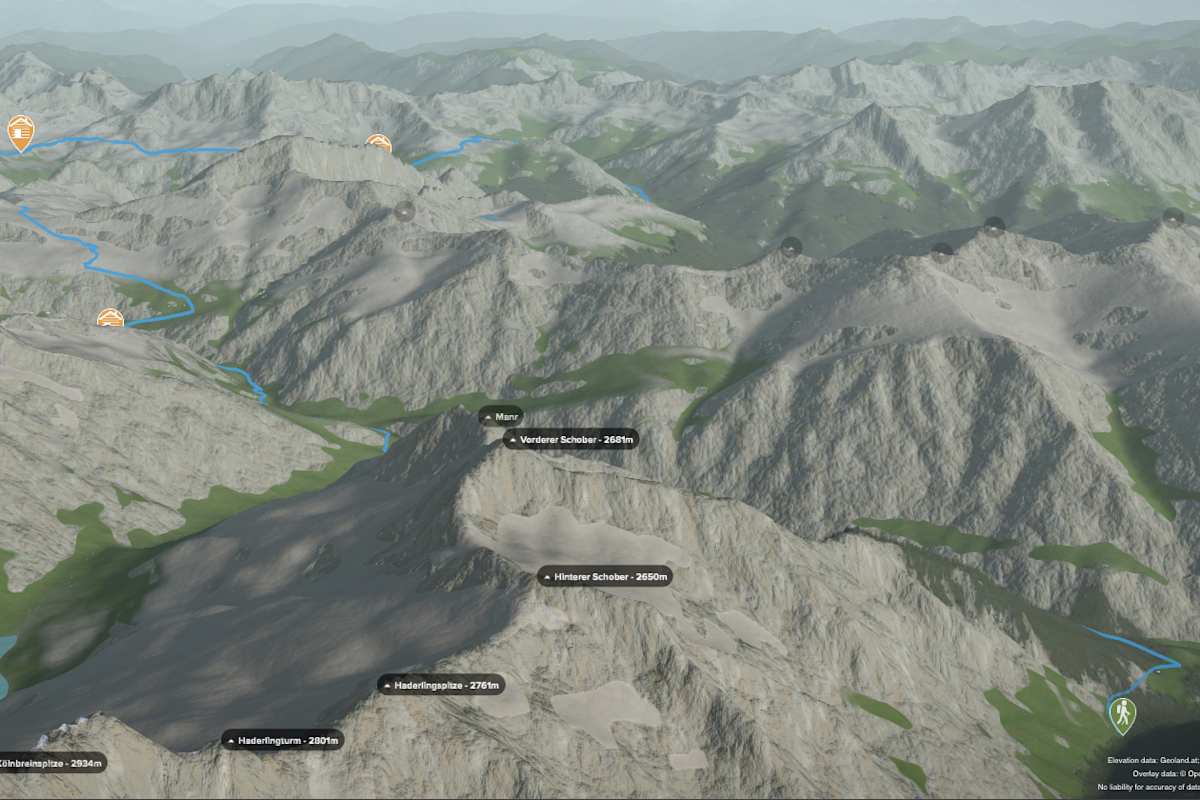Select the Hinterer Schober 2650m label
Viewport: 1200px width, 800px height.
pos(604,576)
